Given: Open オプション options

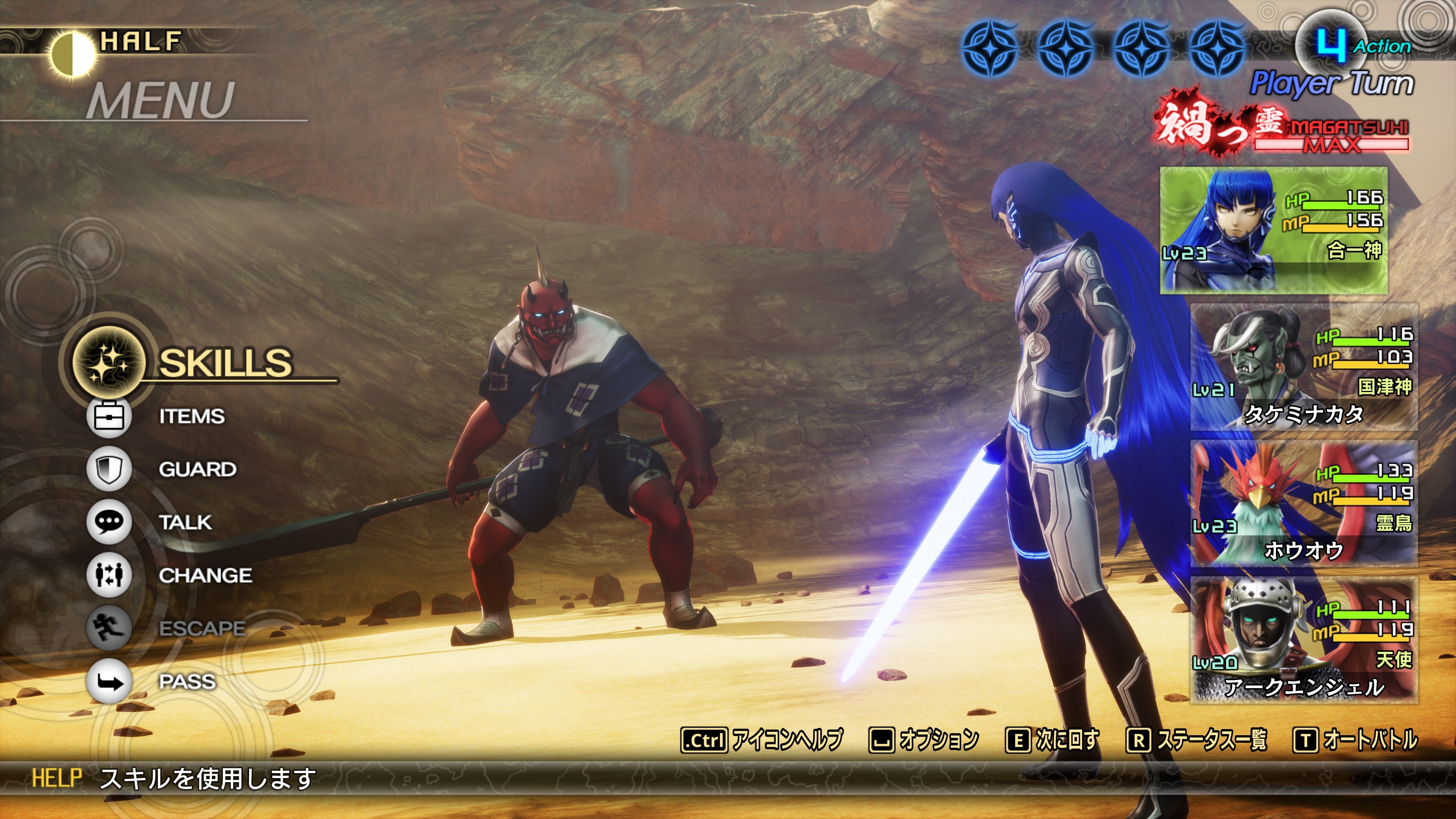Looking at the screenshot, I should pos(924,739).
